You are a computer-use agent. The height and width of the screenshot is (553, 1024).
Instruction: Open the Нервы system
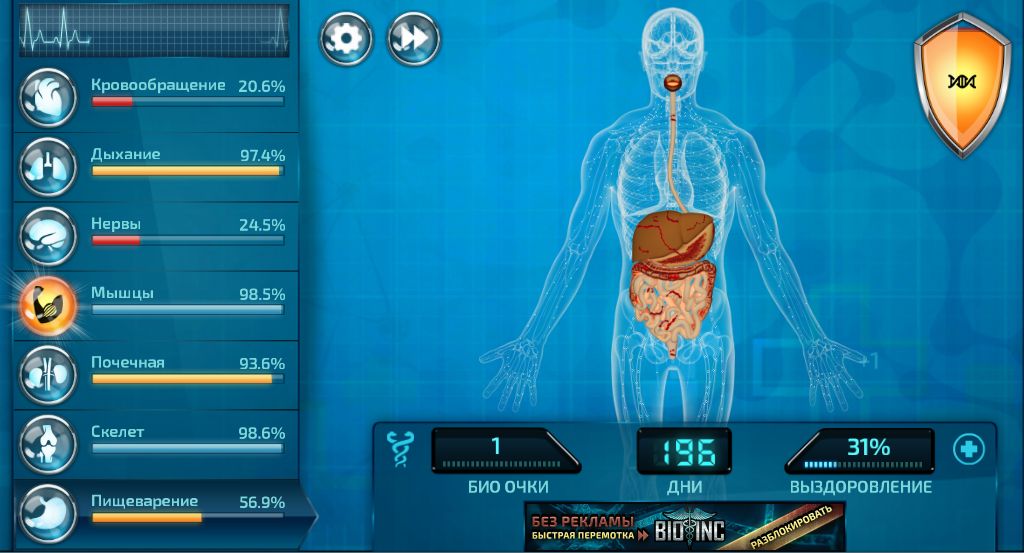coord(158,231)
